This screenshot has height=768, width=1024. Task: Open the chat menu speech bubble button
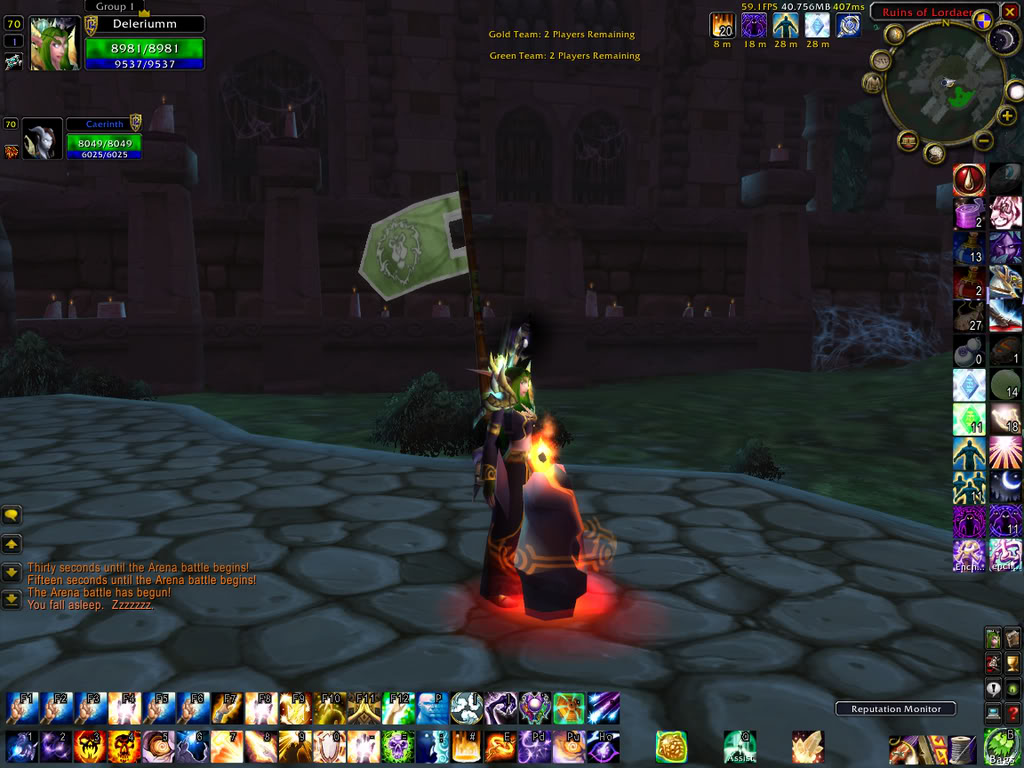12,516
